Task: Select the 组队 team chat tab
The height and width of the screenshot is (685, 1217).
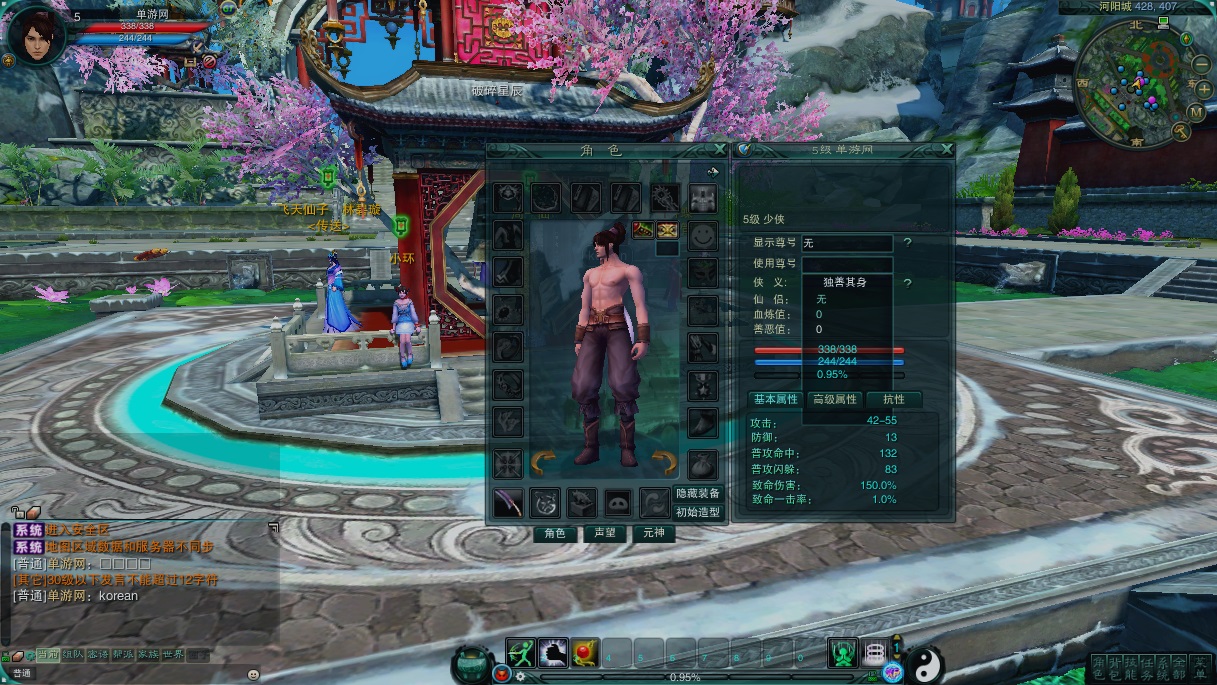Action: [x=73, y=655]
